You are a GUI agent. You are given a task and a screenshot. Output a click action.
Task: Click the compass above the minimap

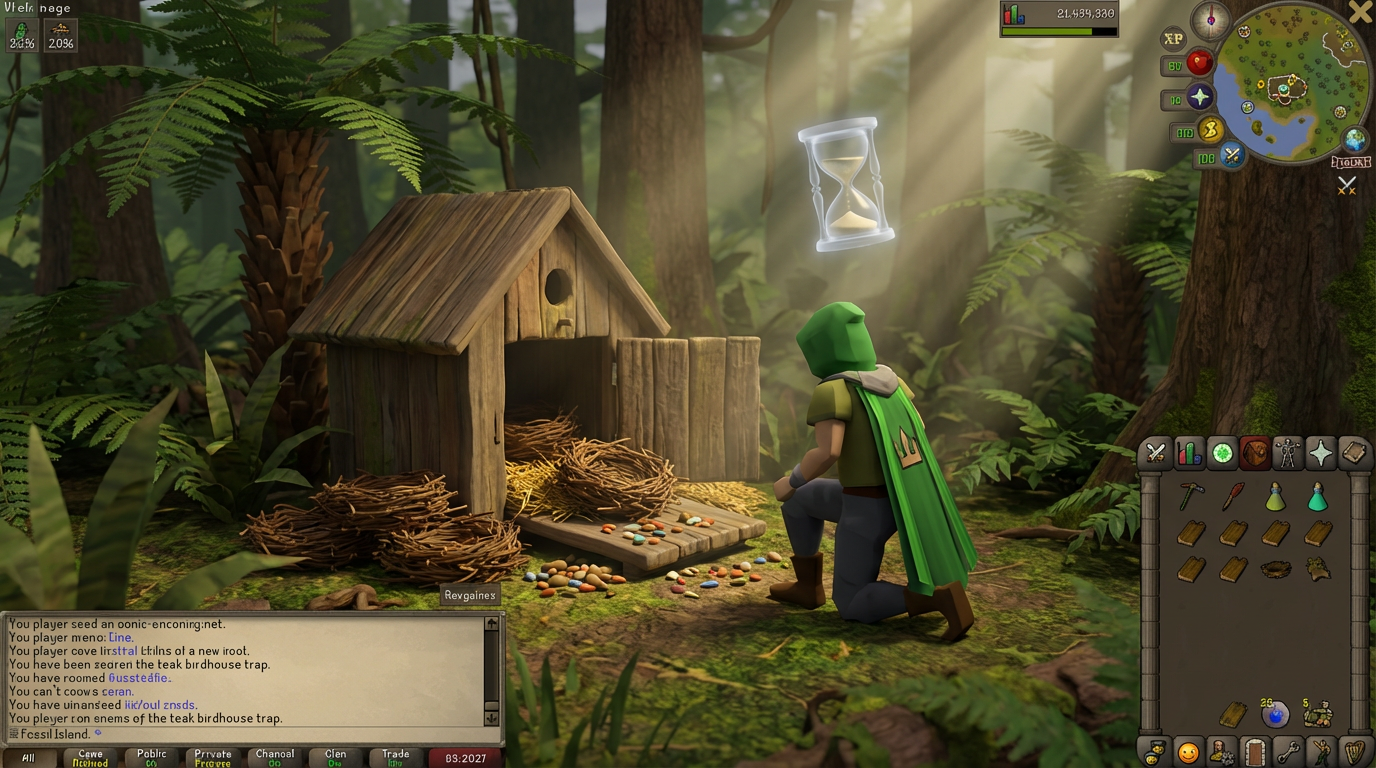pos(1211,20)
